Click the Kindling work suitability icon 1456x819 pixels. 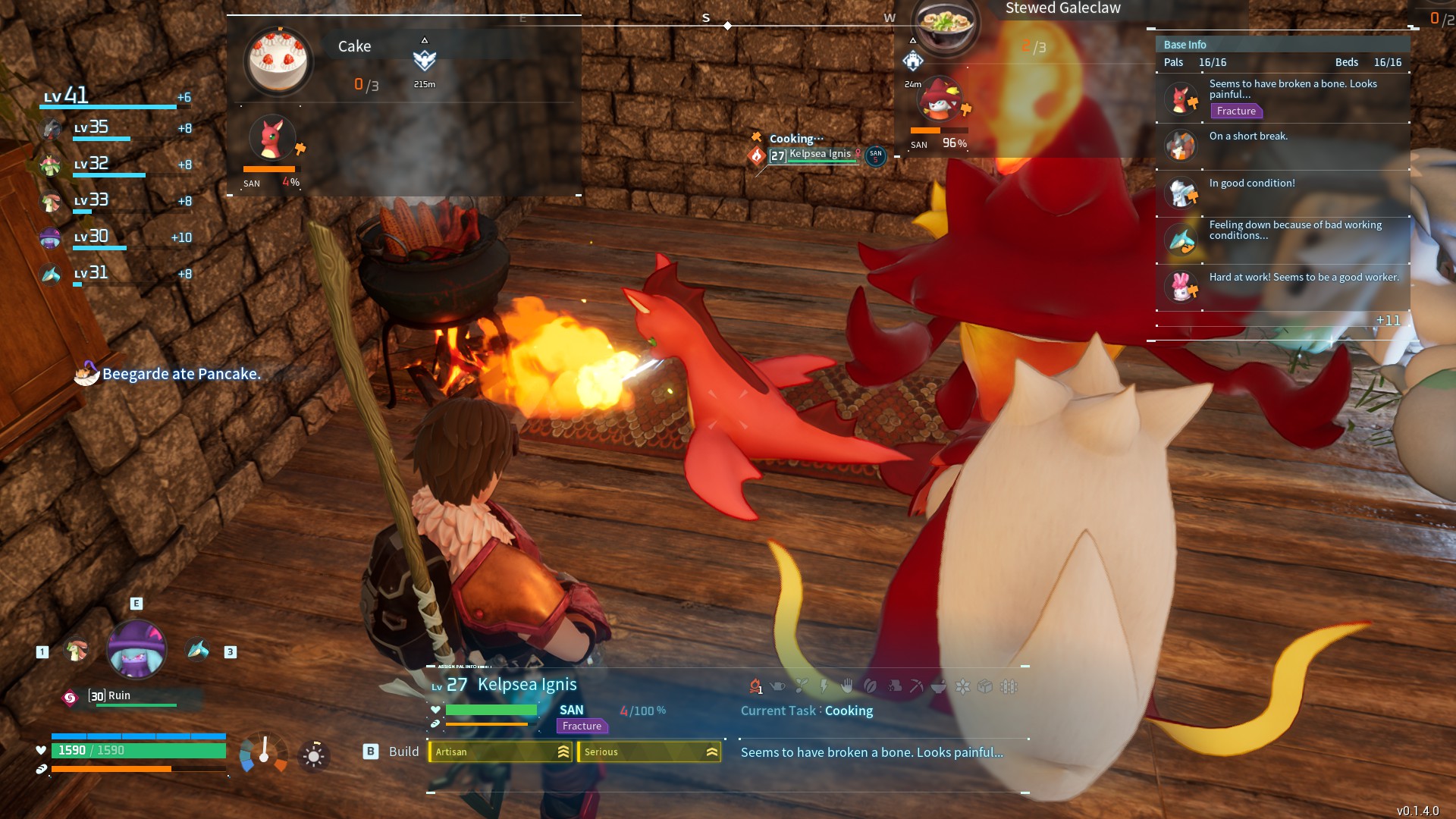pos(755,686)
